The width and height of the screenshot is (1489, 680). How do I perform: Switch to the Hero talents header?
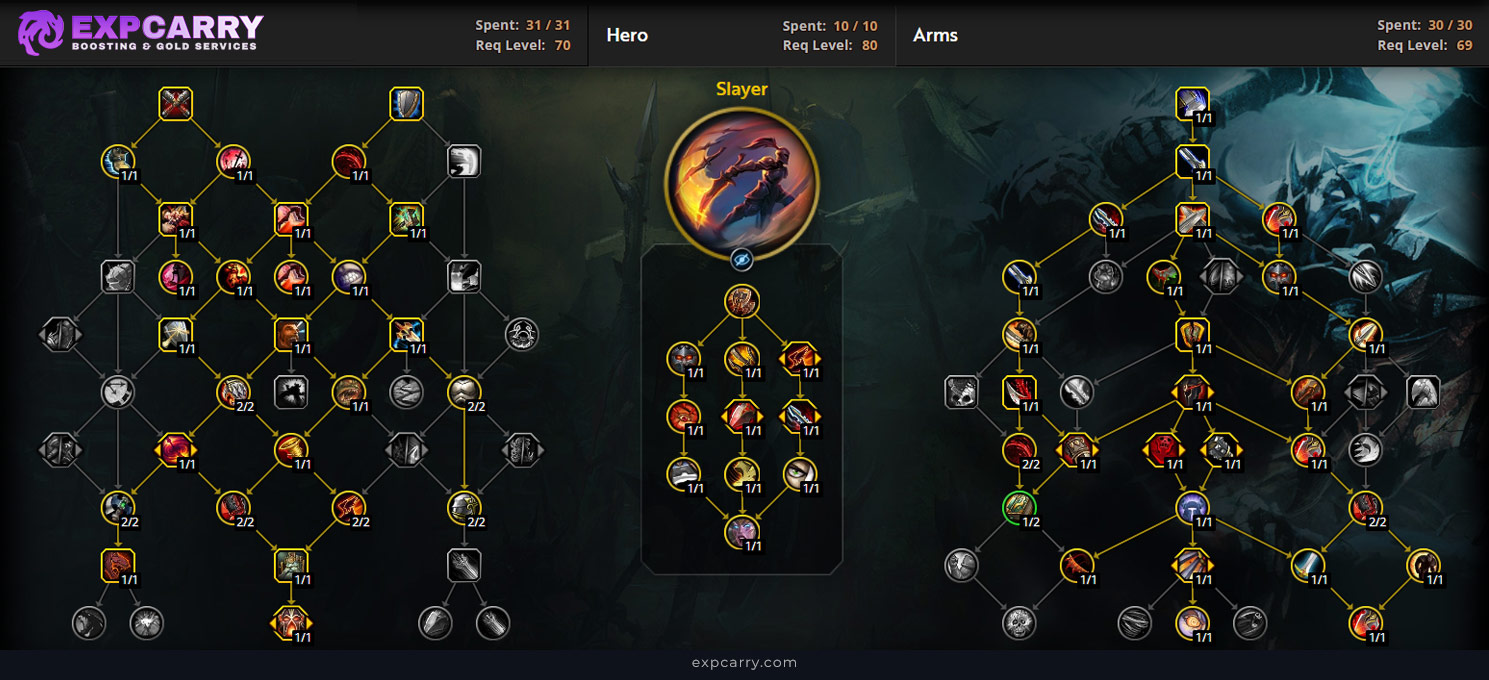click(627, 35)
